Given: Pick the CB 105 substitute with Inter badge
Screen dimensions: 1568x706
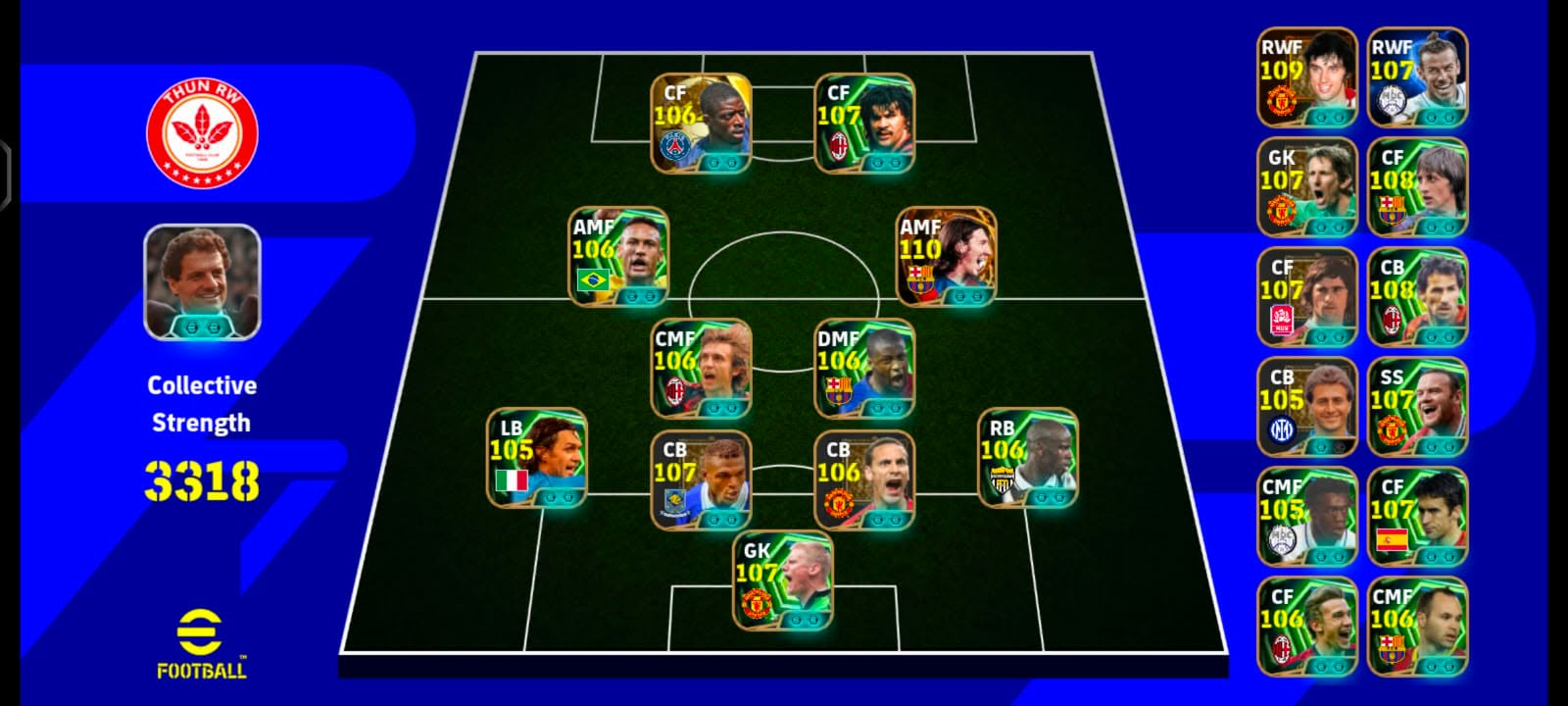Looking at the screenshot, I should click(x=1307, y=407).
